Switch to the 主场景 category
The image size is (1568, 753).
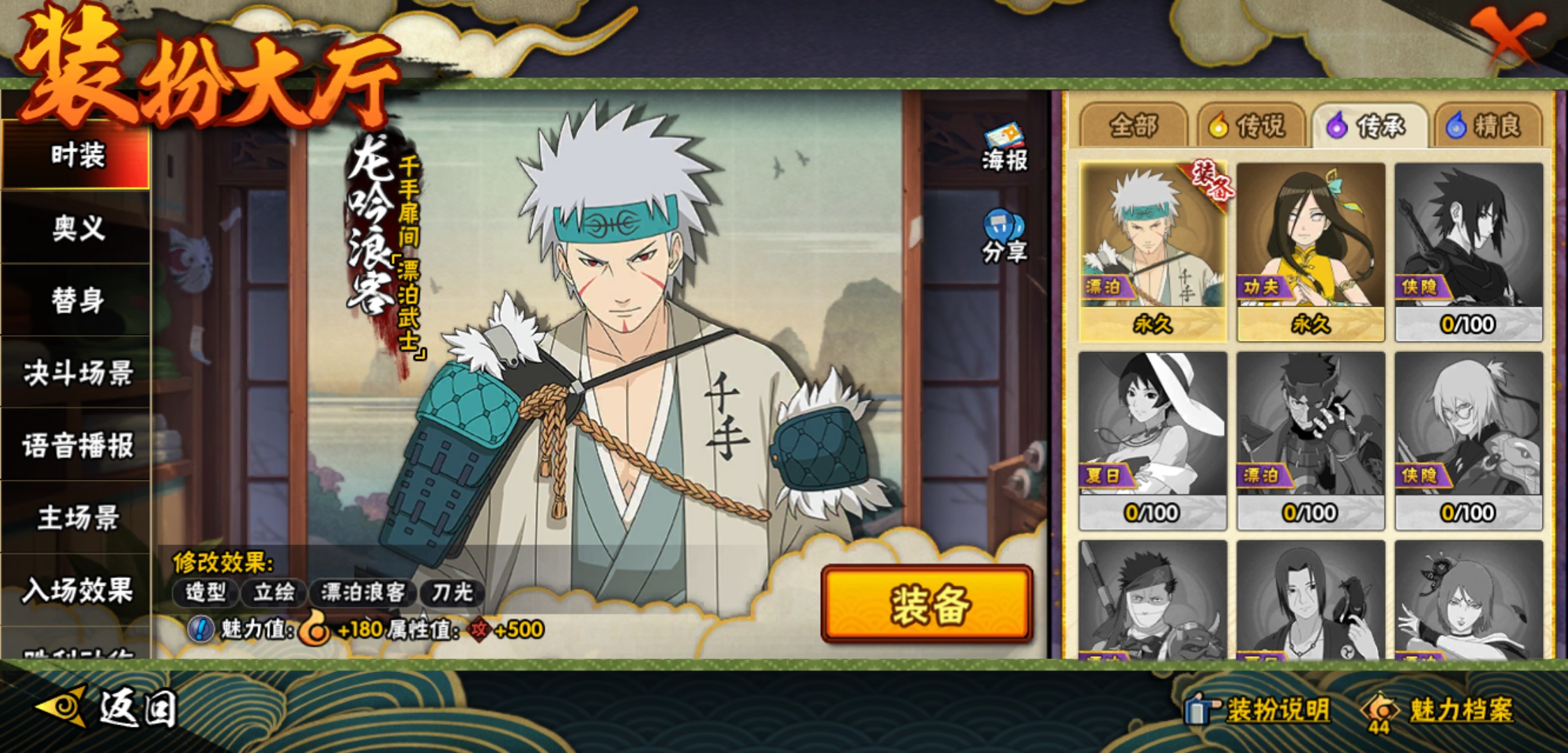77,518
